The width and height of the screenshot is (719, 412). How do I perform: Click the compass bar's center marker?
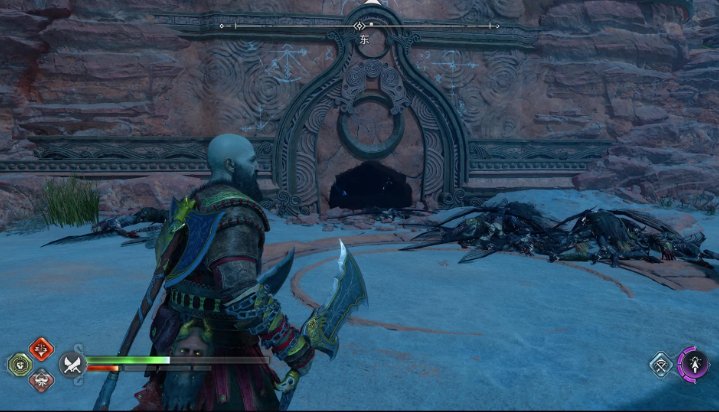(360, 25)
